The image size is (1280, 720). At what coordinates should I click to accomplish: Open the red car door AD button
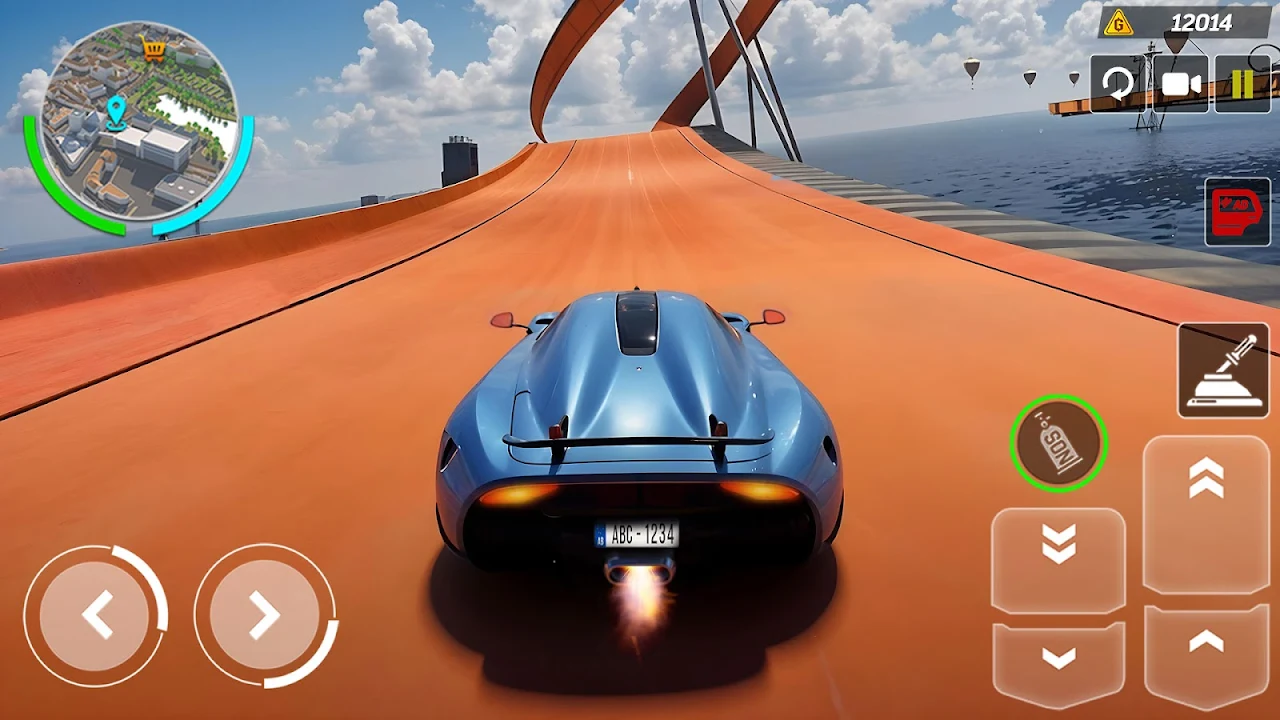point(1237,211)
